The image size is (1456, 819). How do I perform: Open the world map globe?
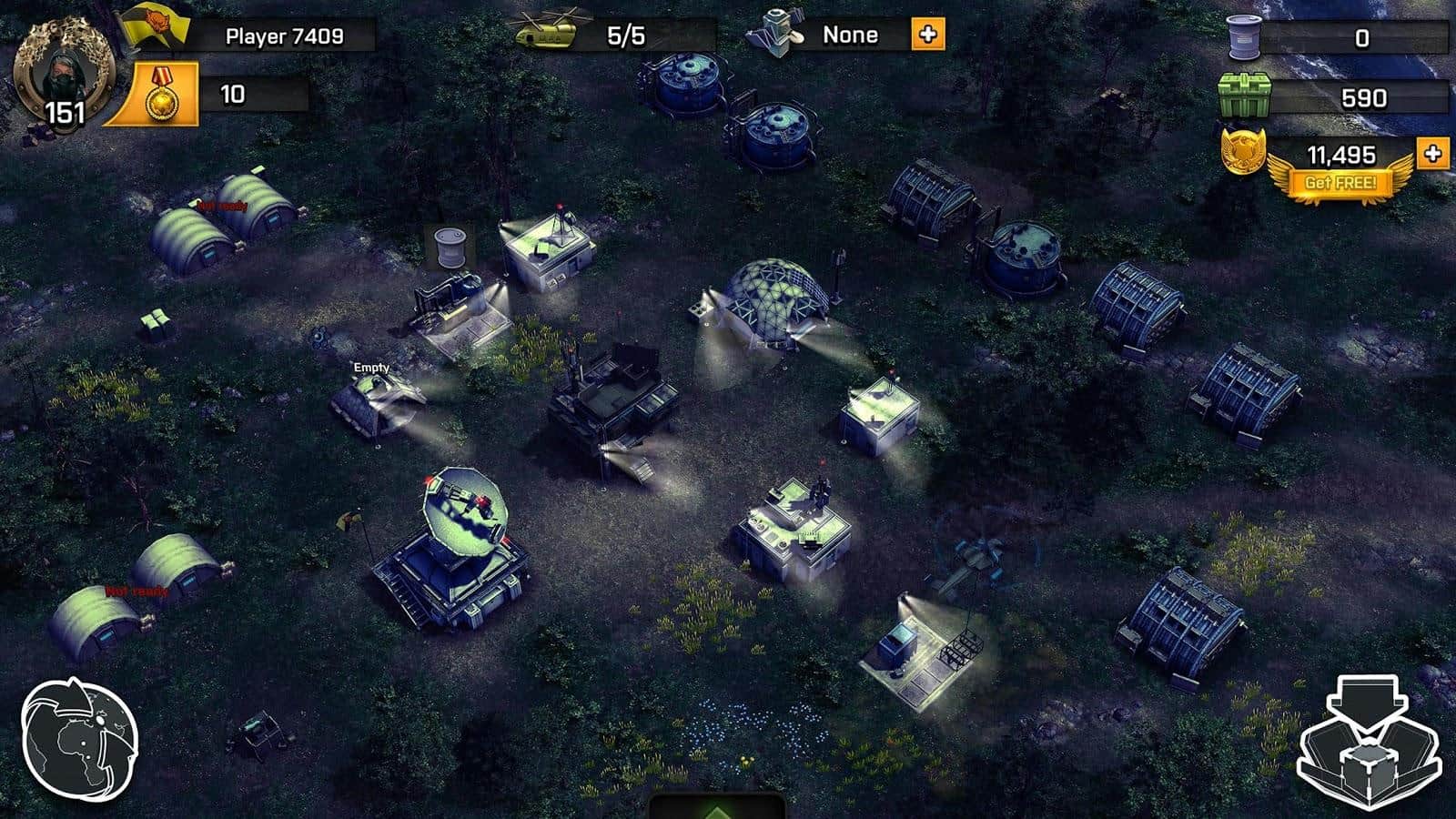79,738
